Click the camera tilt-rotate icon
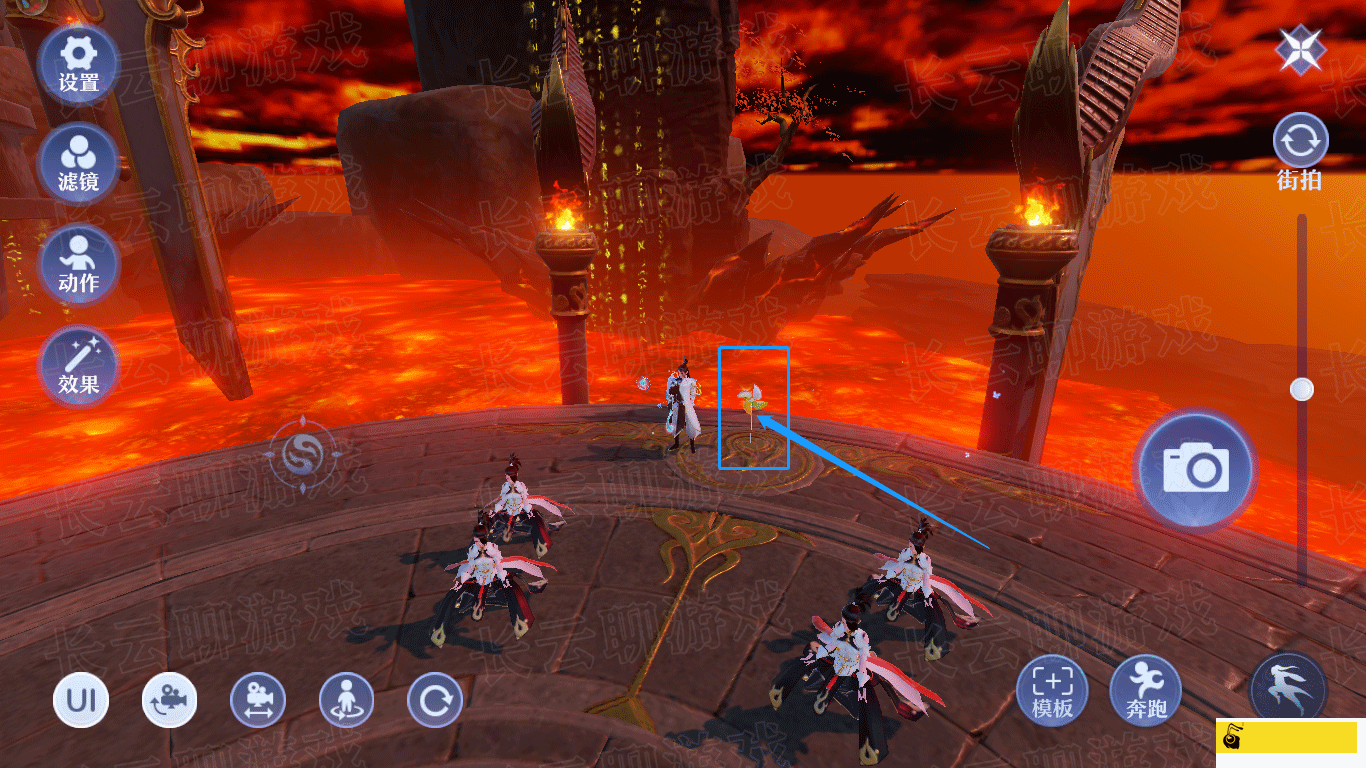1366x768 pixels. (169, 699)
